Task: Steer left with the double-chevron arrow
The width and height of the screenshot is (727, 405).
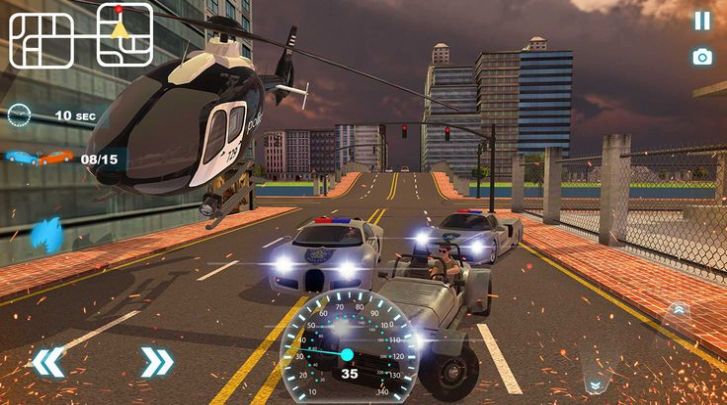Action: (x=47, y=362)
